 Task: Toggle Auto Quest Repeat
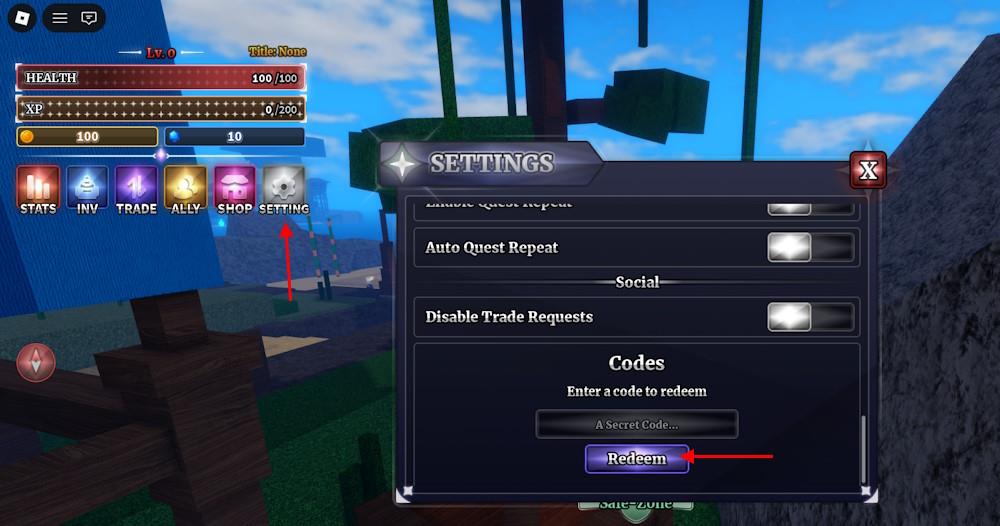pyautogui.click(x=811, y=247)
